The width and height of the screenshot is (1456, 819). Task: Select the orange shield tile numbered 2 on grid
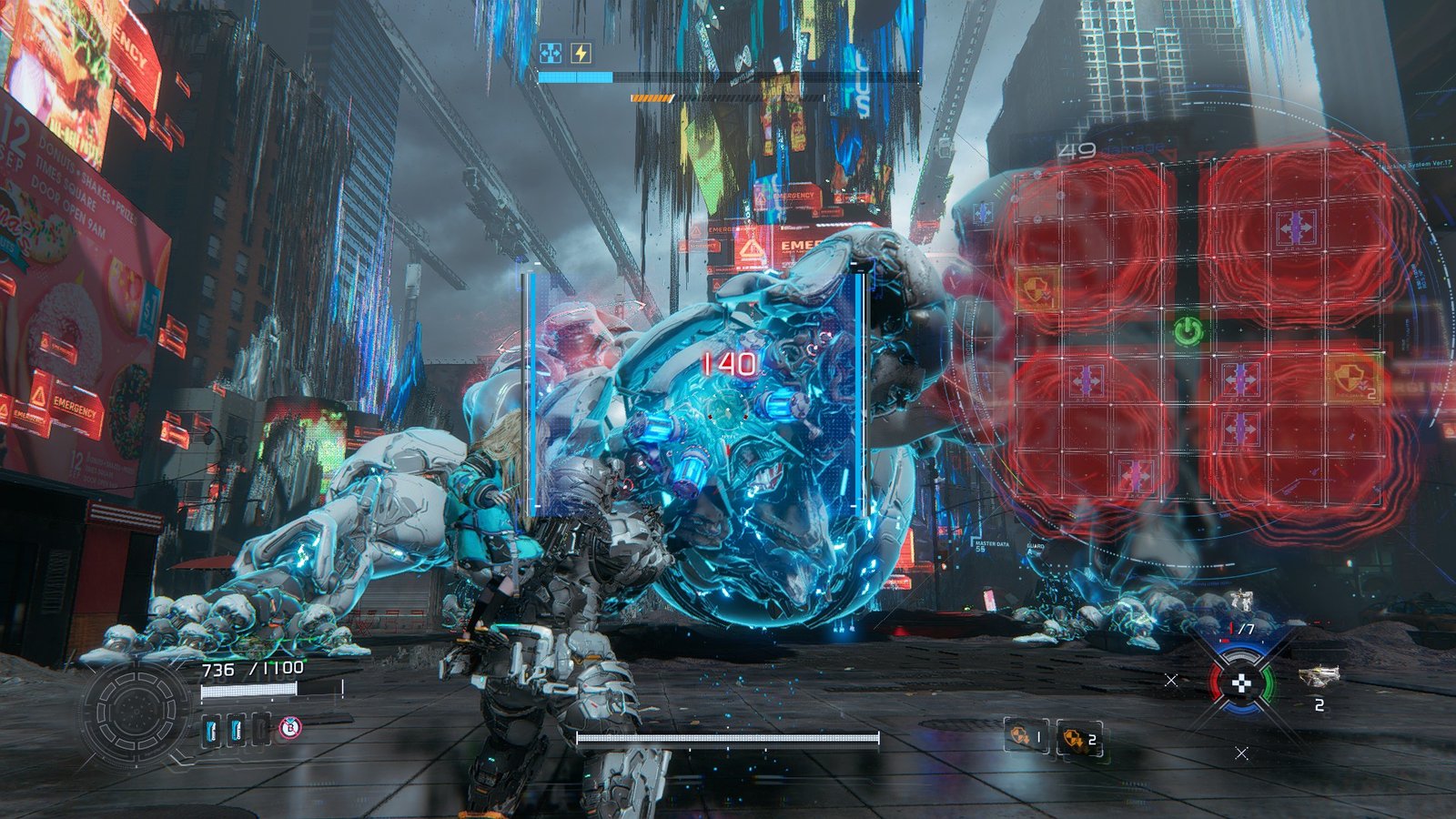tap(1356, 379)
